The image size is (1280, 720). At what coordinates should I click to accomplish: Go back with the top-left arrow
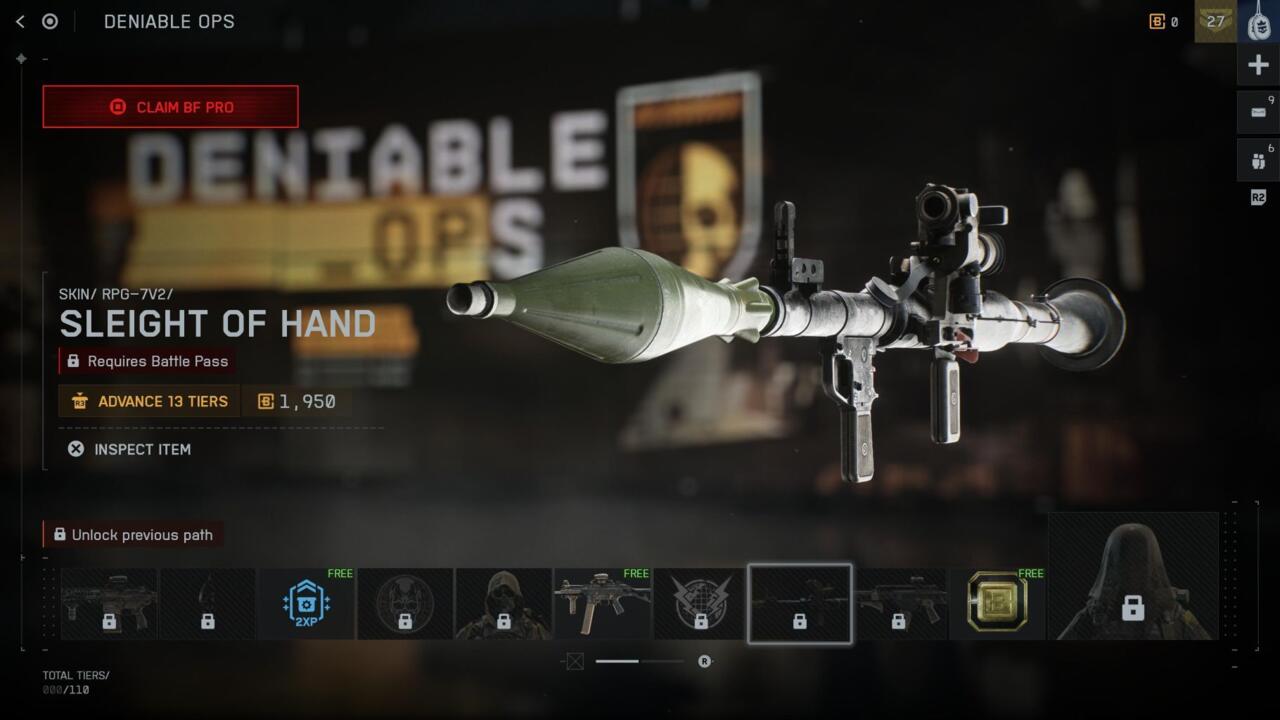click(x=20, y=21)
